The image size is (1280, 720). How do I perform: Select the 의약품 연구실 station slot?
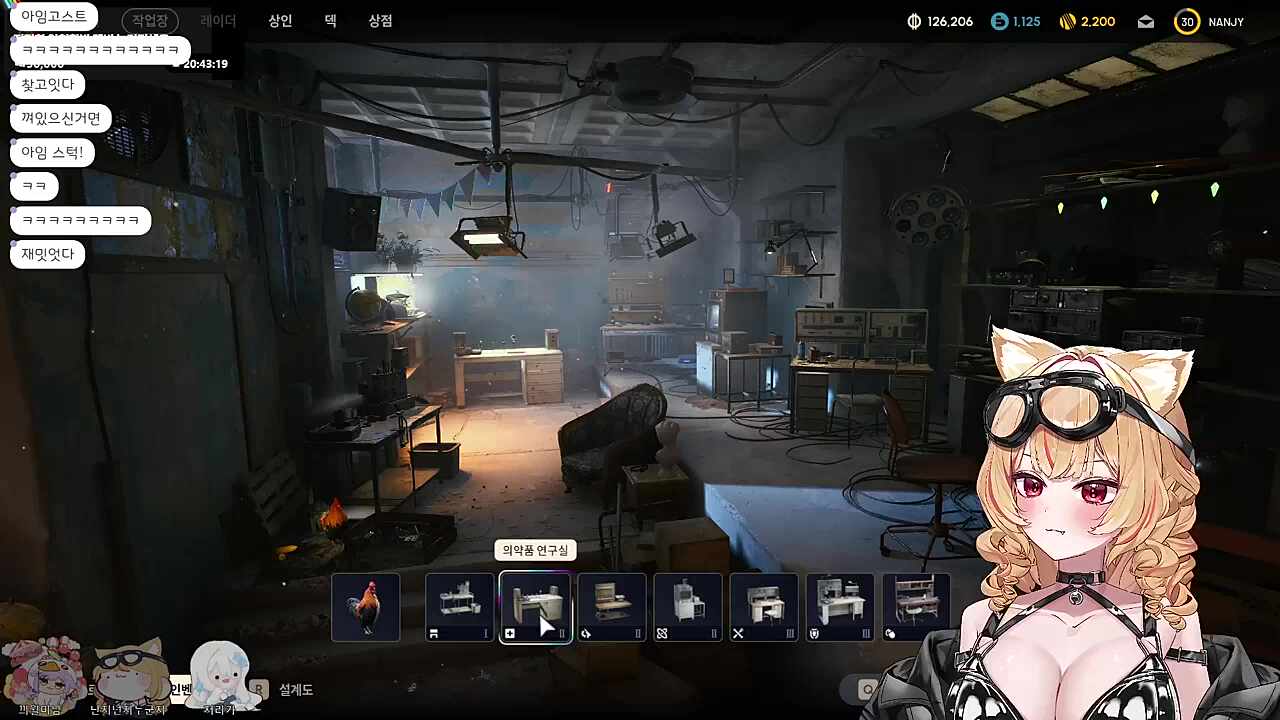(536, 607)
